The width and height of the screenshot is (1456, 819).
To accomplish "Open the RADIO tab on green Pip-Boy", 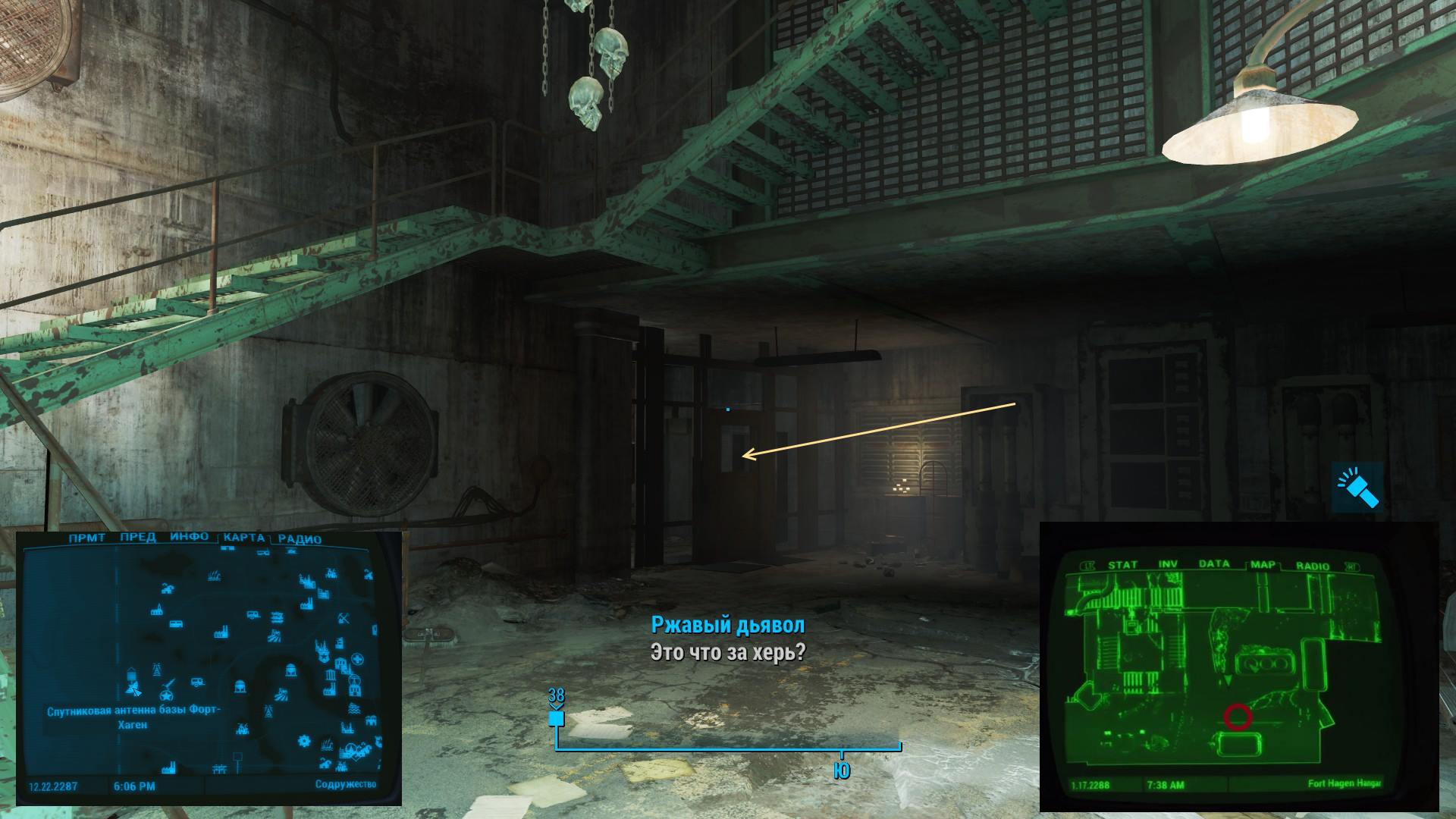I will tap(1313, 566).
